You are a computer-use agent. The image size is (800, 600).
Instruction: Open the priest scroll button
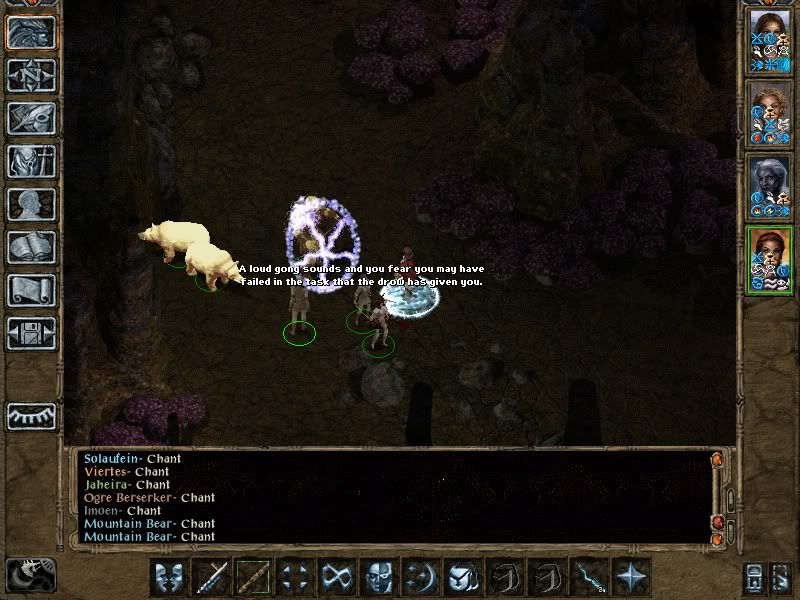pyautogui.click(x=31, y=290)
